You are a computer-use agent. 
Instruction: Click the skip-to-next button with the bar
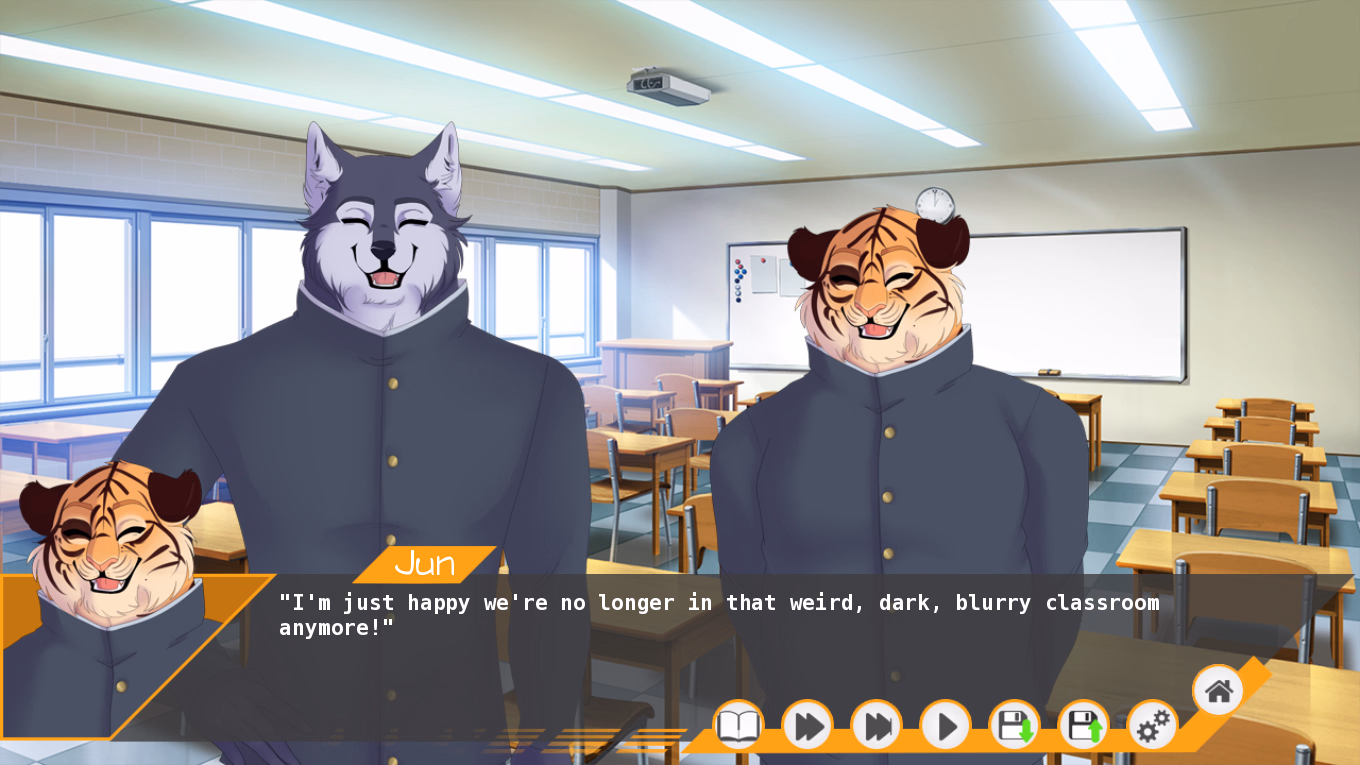(x=876, y=725)
